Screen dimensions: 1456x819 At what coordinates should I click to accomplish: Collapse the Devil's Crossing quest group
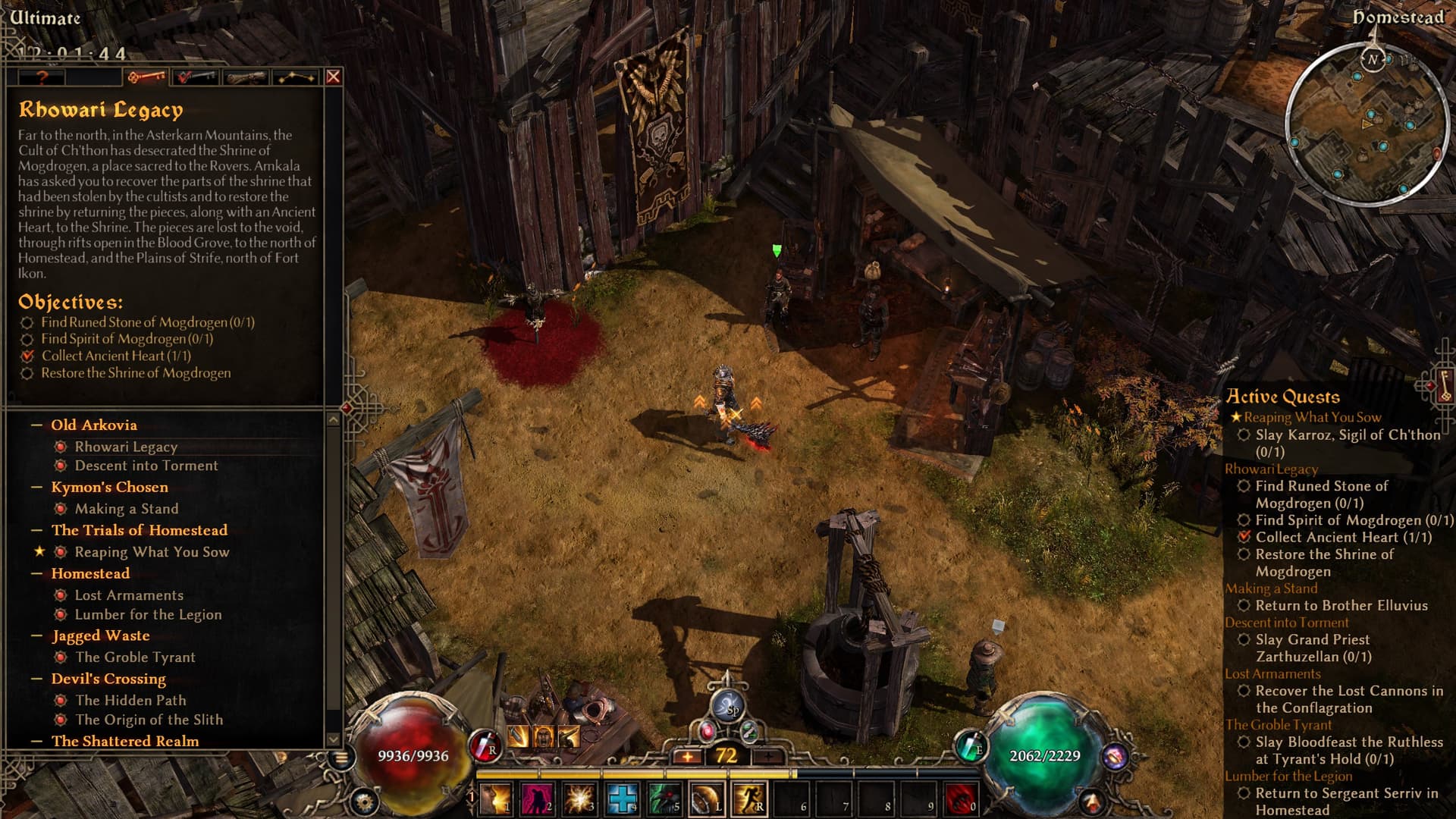coord(36,679)
